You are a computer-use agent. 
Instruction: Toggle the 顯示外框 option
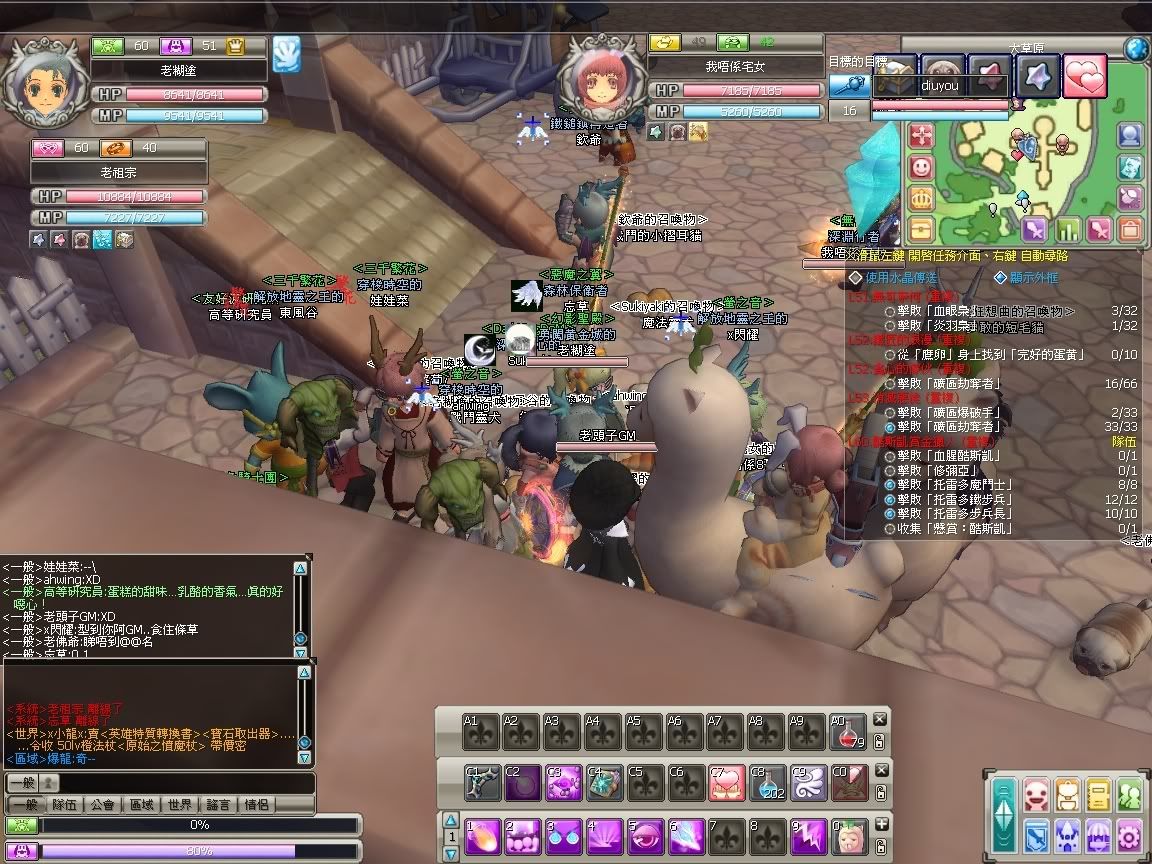pyautogui.click(x=1000, y=277)
